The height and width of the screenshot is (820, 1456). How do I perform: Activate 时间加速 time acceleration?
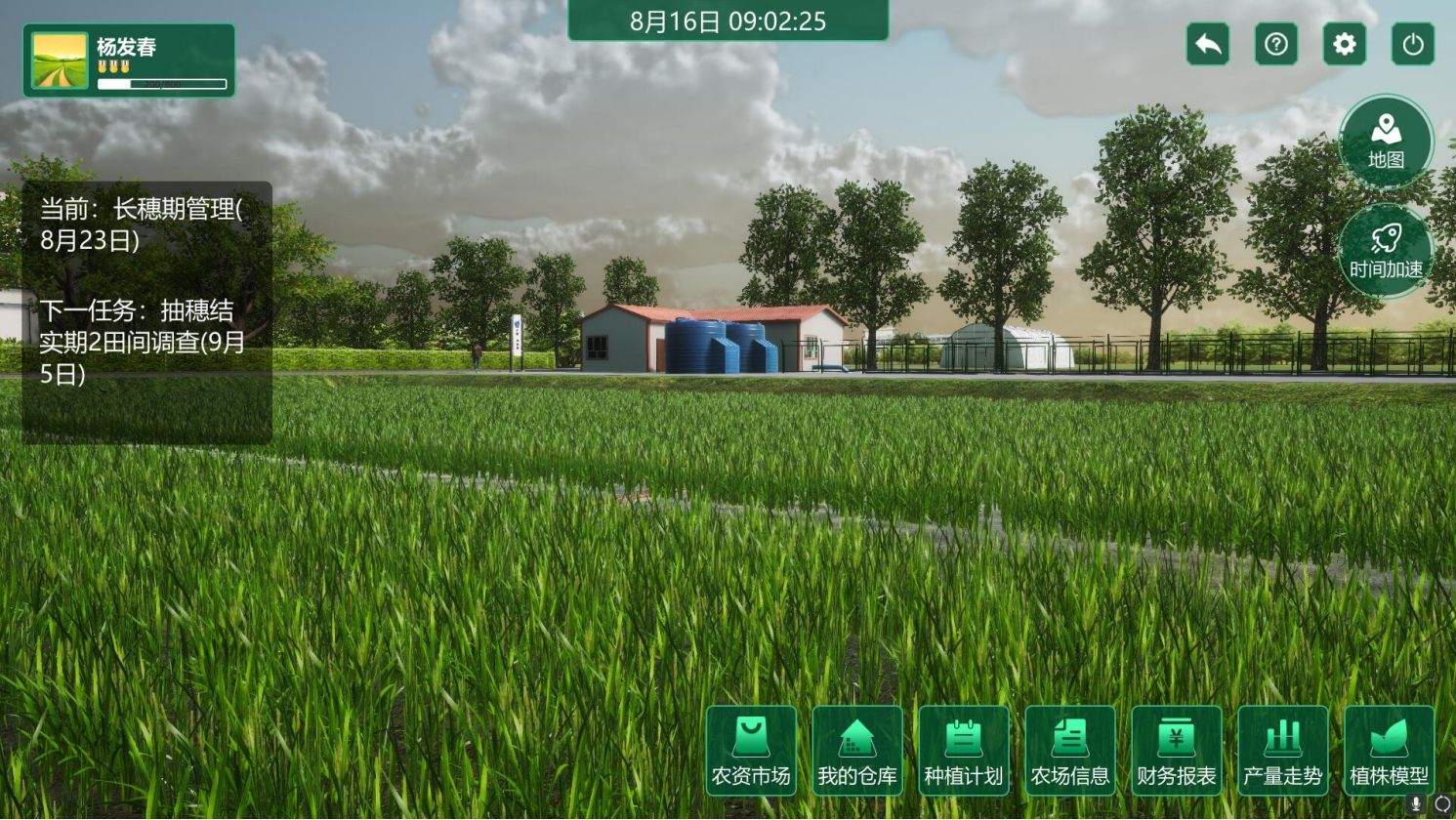[1386, 251]
